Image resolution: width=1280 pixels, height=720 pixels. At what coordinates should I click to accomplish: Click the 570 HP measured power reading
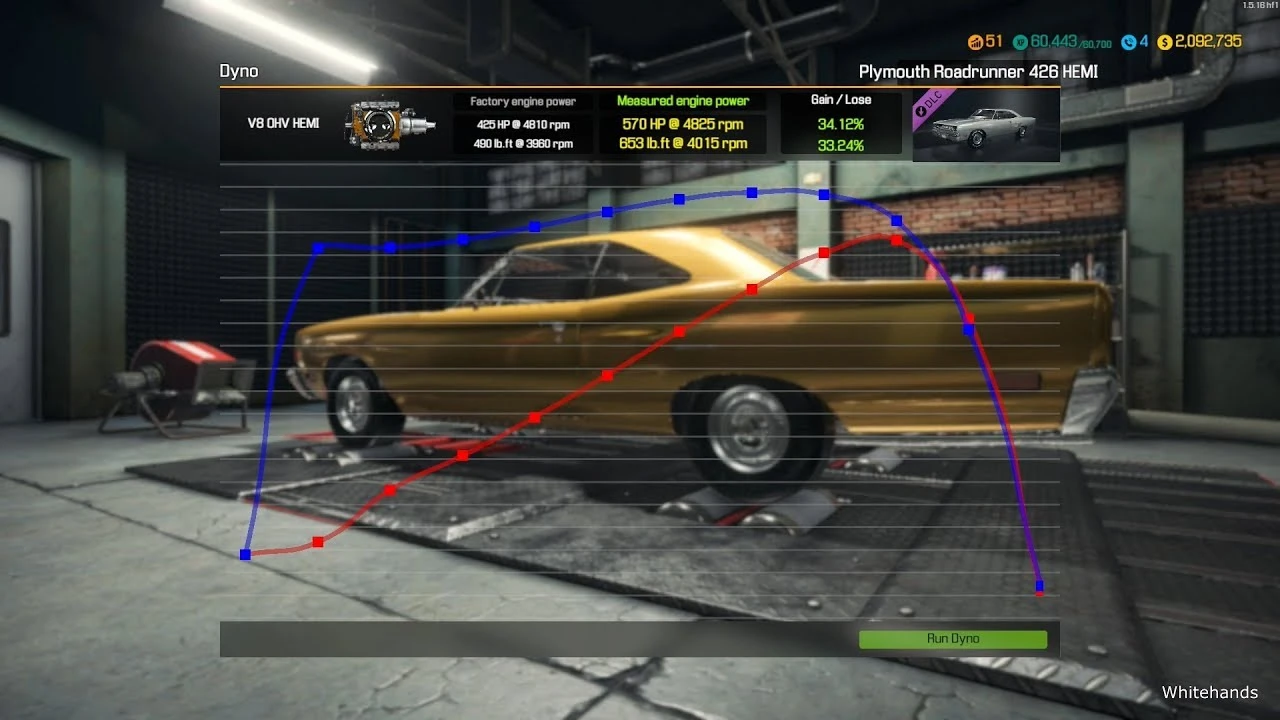[684, 124]
